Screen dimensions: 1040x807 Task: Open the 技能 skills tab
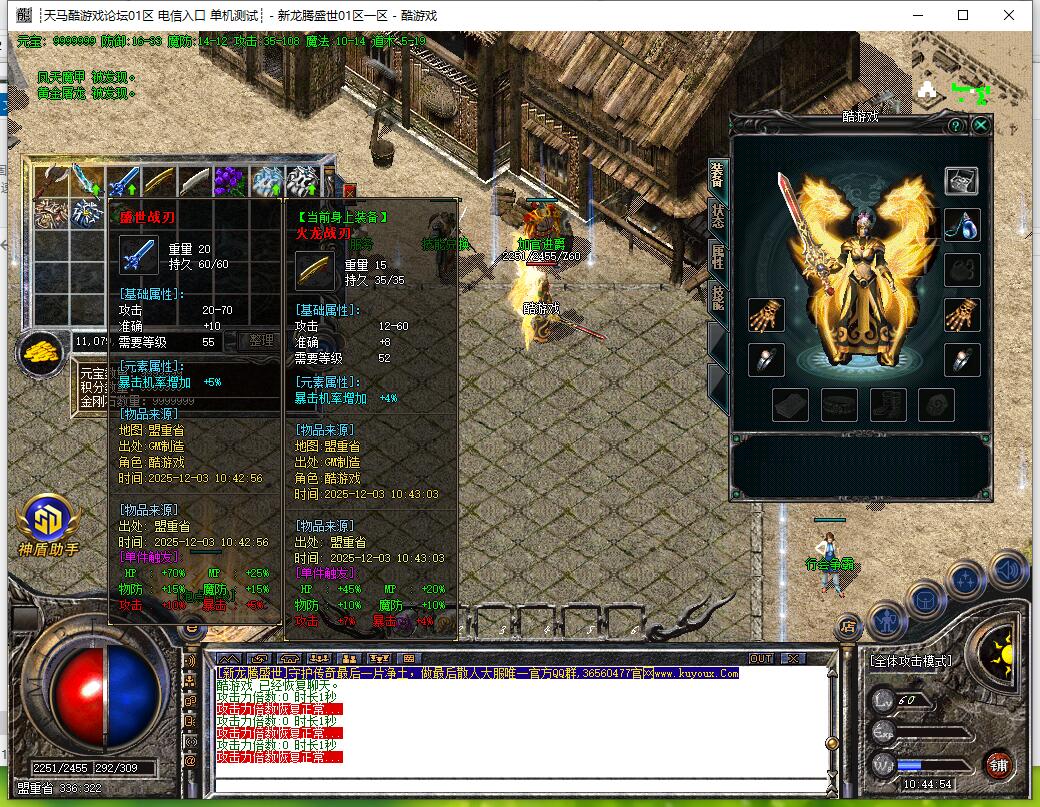pyautogui.click(x=718, y=298)
